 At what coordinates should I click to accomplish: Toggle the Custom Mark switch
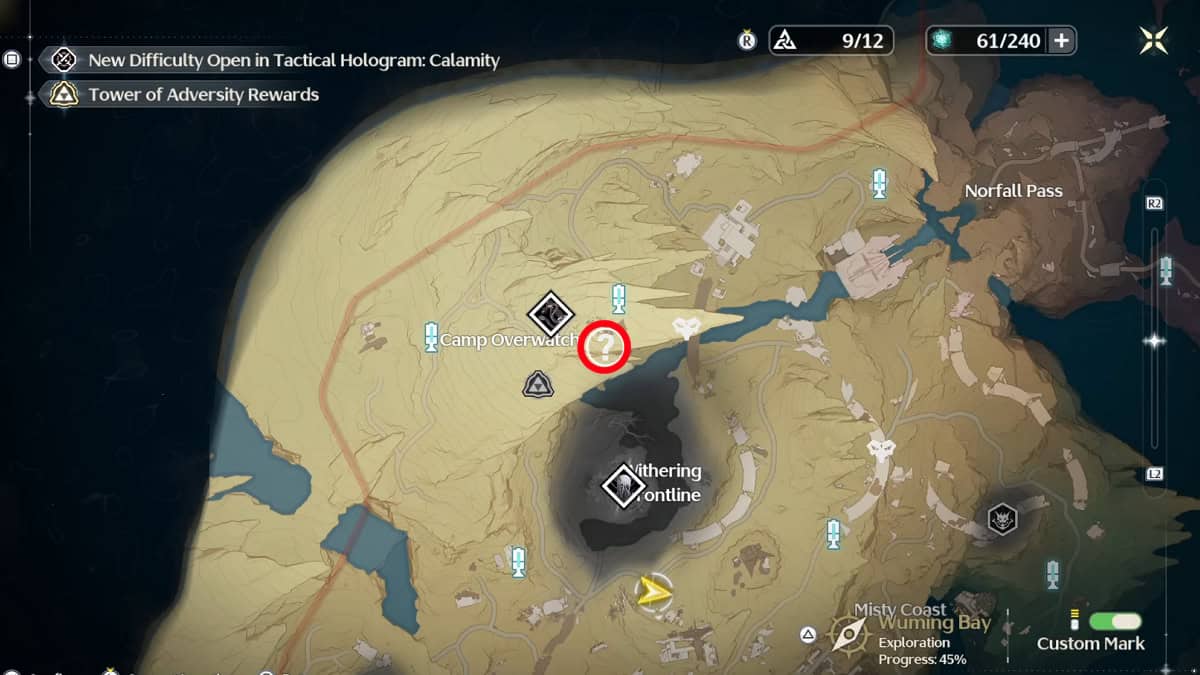tap(1114, 620)
